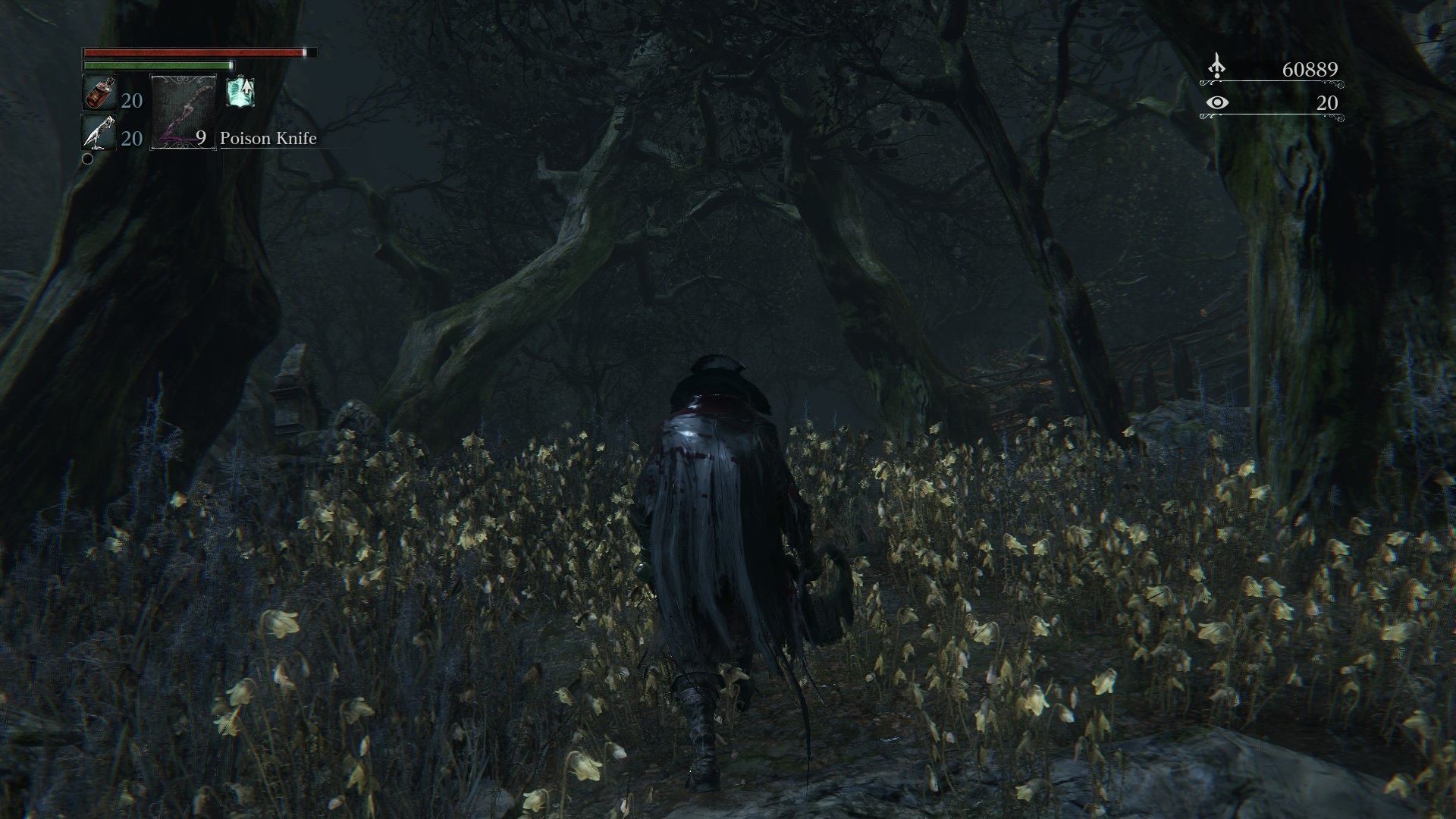Screen dimensions: 1456x819
Task: Click the number 9 next to Poison Knife
Action: 201,139
